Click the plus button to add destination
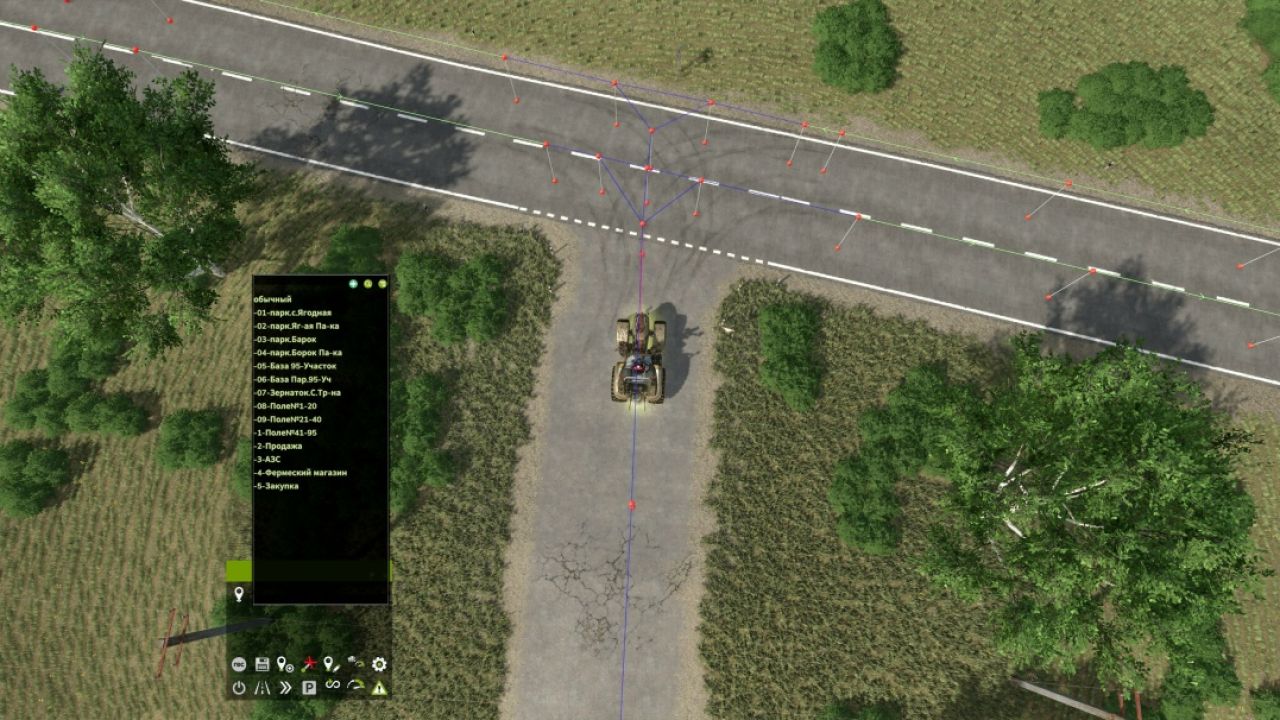Viewport: 1280px width, 720px height. 354,283
